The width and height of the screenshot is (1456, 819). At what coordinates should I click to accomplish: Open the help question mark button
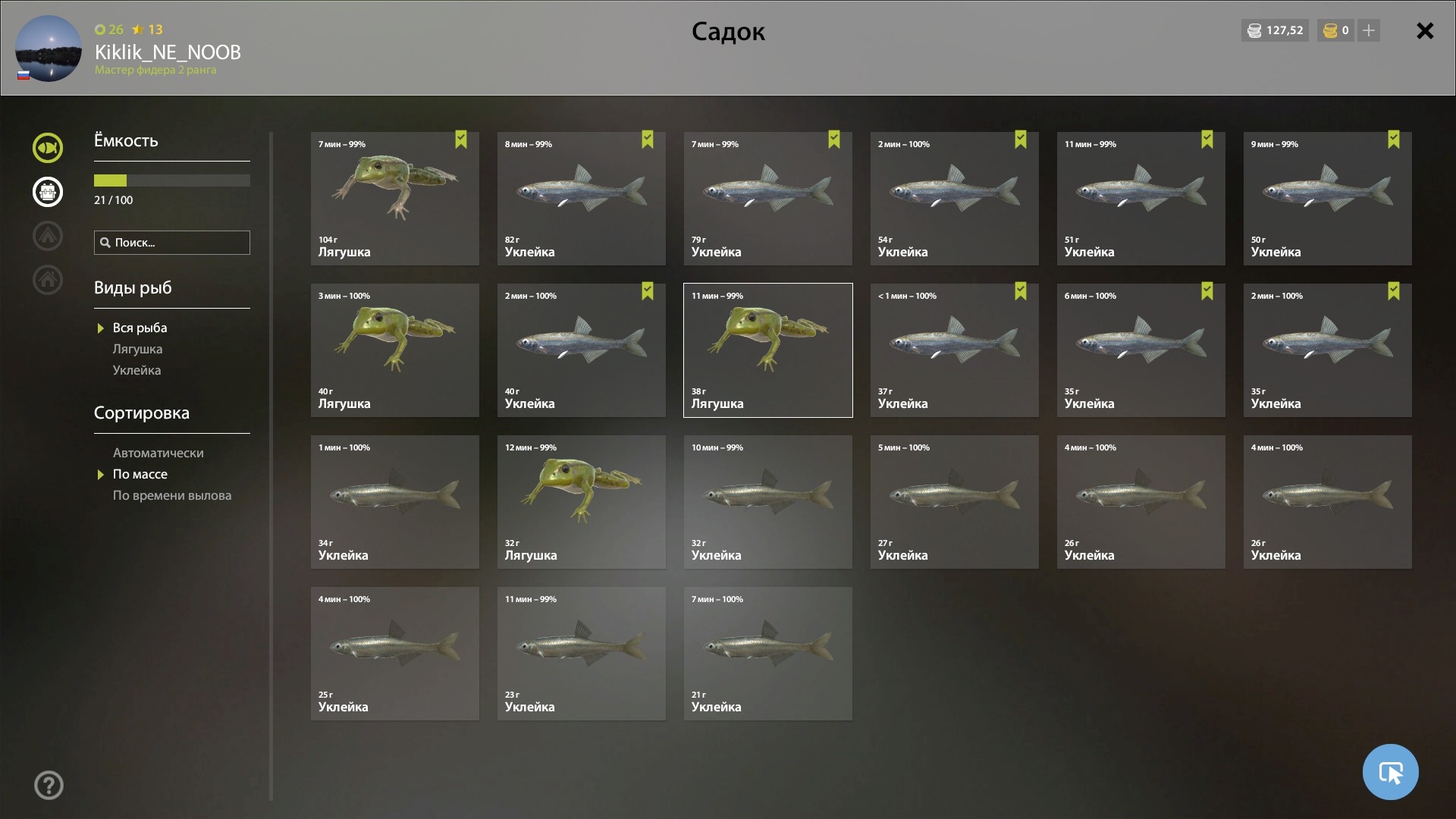(49, 786)
